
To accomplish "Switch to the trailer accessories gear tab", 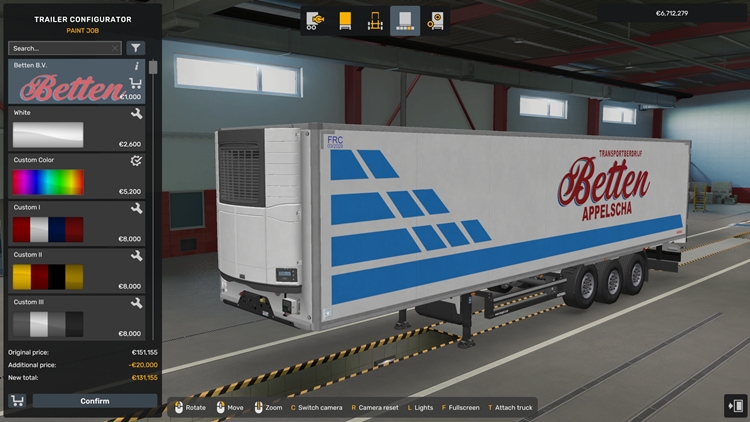I will click(435, 20).
